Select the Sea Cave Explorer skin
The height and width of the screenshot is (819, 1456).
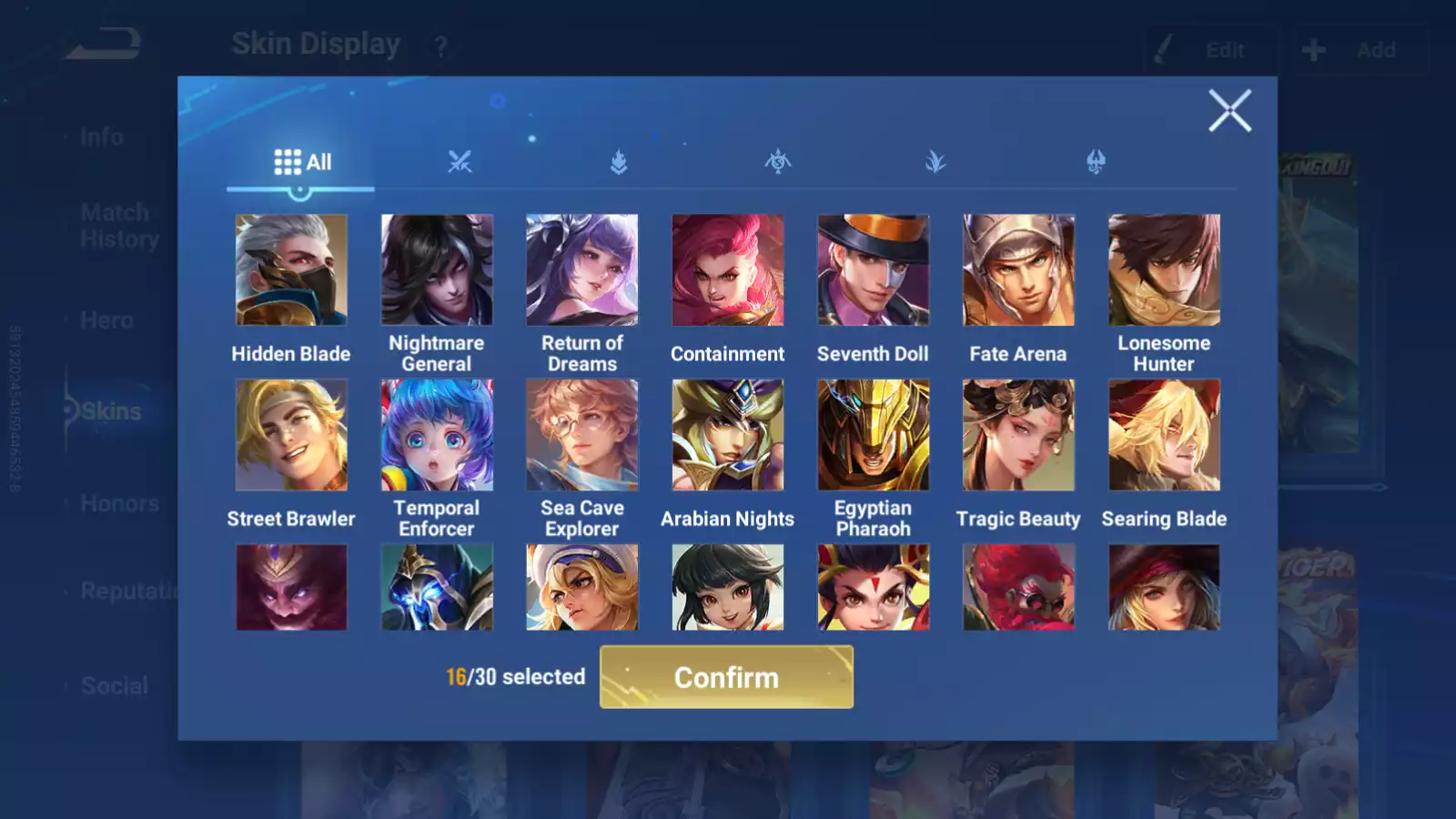582,435
